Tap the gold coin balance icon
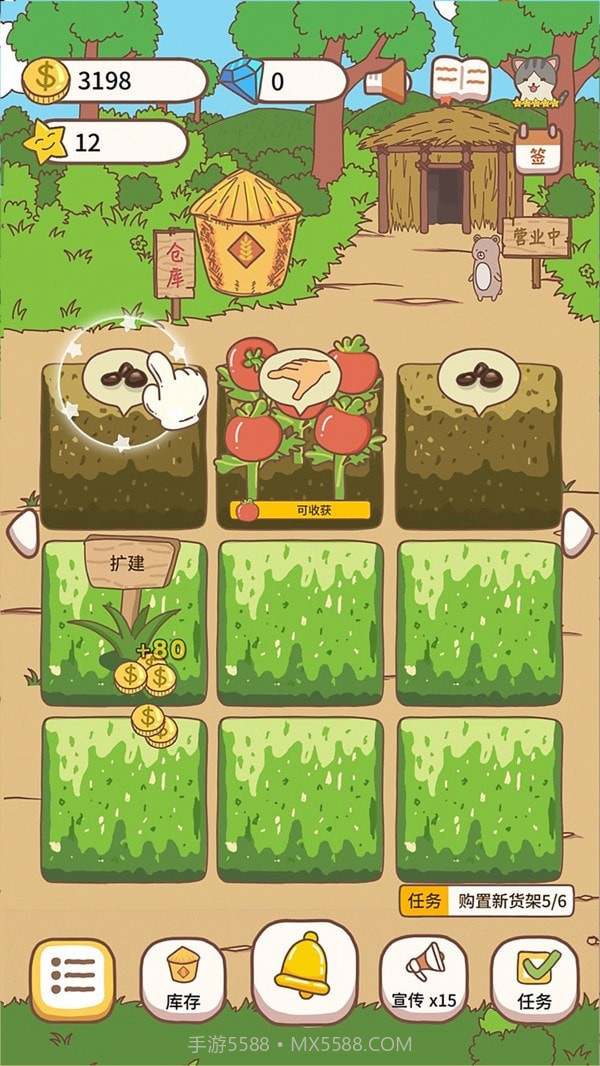The width and height of the screenshot is (600, 1066). (x=45, y=80)
